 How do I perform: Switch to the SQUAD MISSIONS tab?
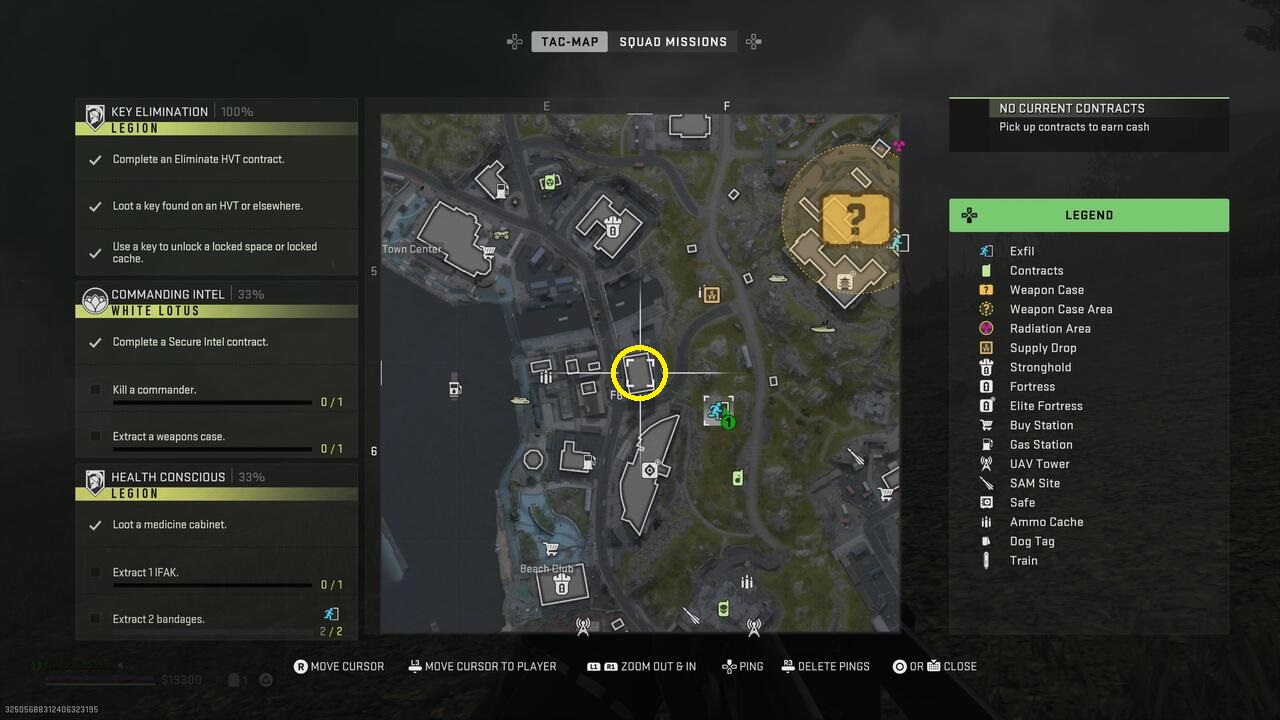674,41
